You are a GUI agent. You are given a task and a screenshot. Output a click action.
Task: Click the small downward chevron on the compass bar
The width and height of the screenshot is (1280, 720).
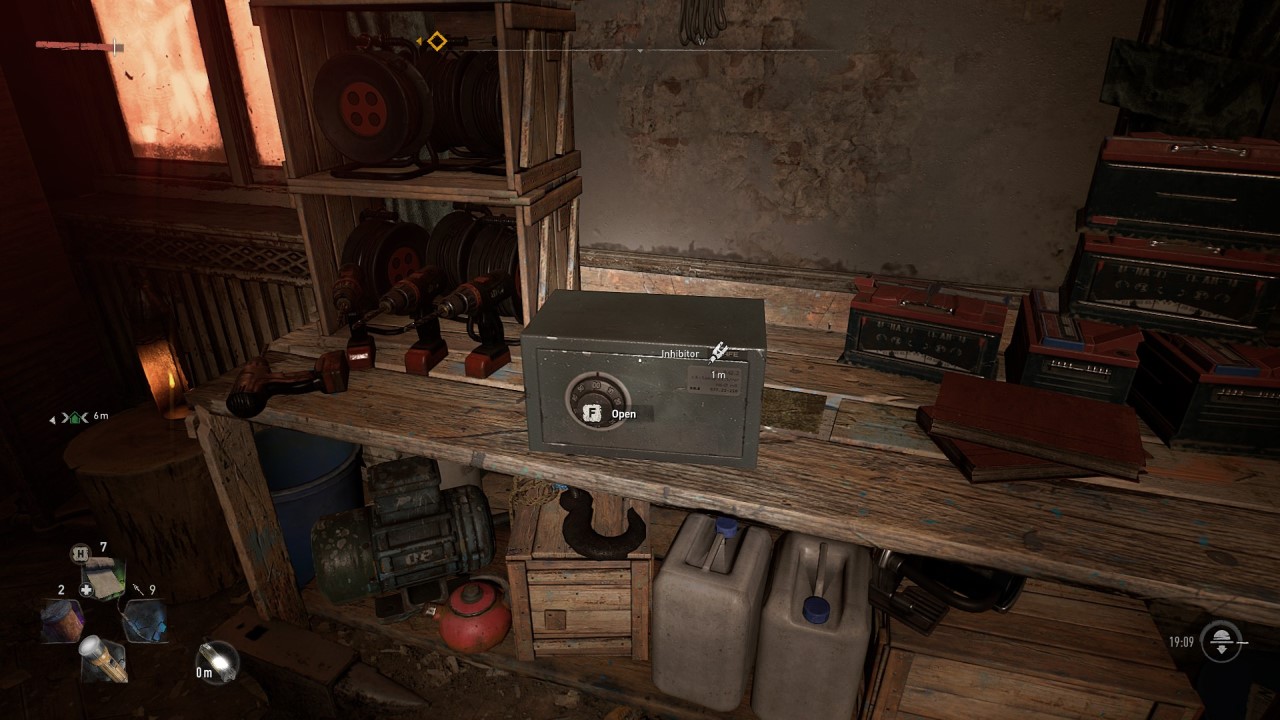tap(640, 50)
